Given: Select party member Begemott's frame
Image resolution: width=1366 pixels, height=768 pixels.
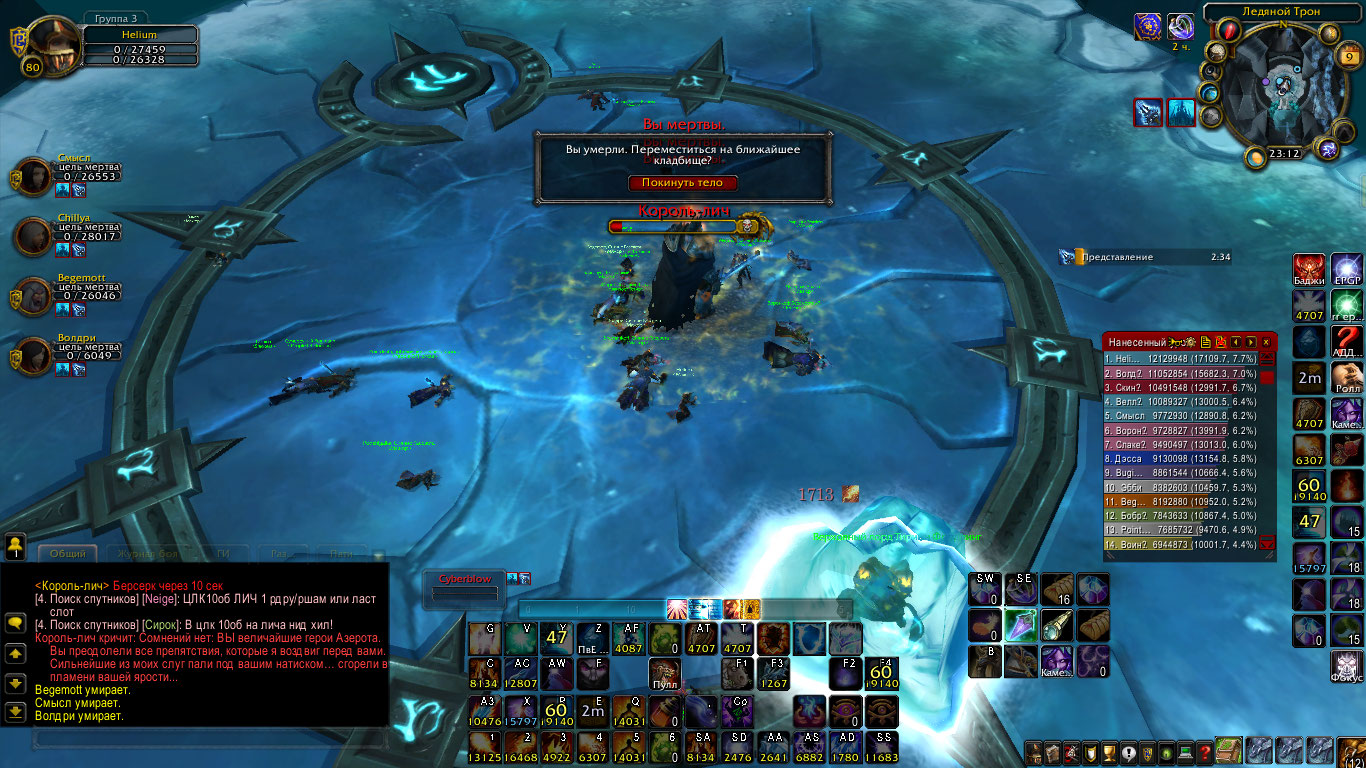Looking at the screenshot, I should click(35, 297).
